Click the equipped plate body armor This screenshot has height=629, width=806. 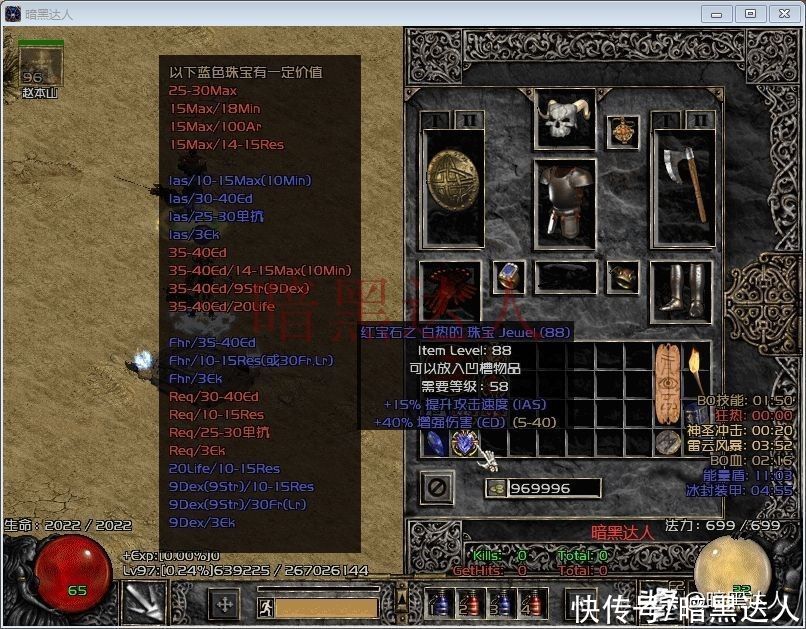(x=565, y=201)
